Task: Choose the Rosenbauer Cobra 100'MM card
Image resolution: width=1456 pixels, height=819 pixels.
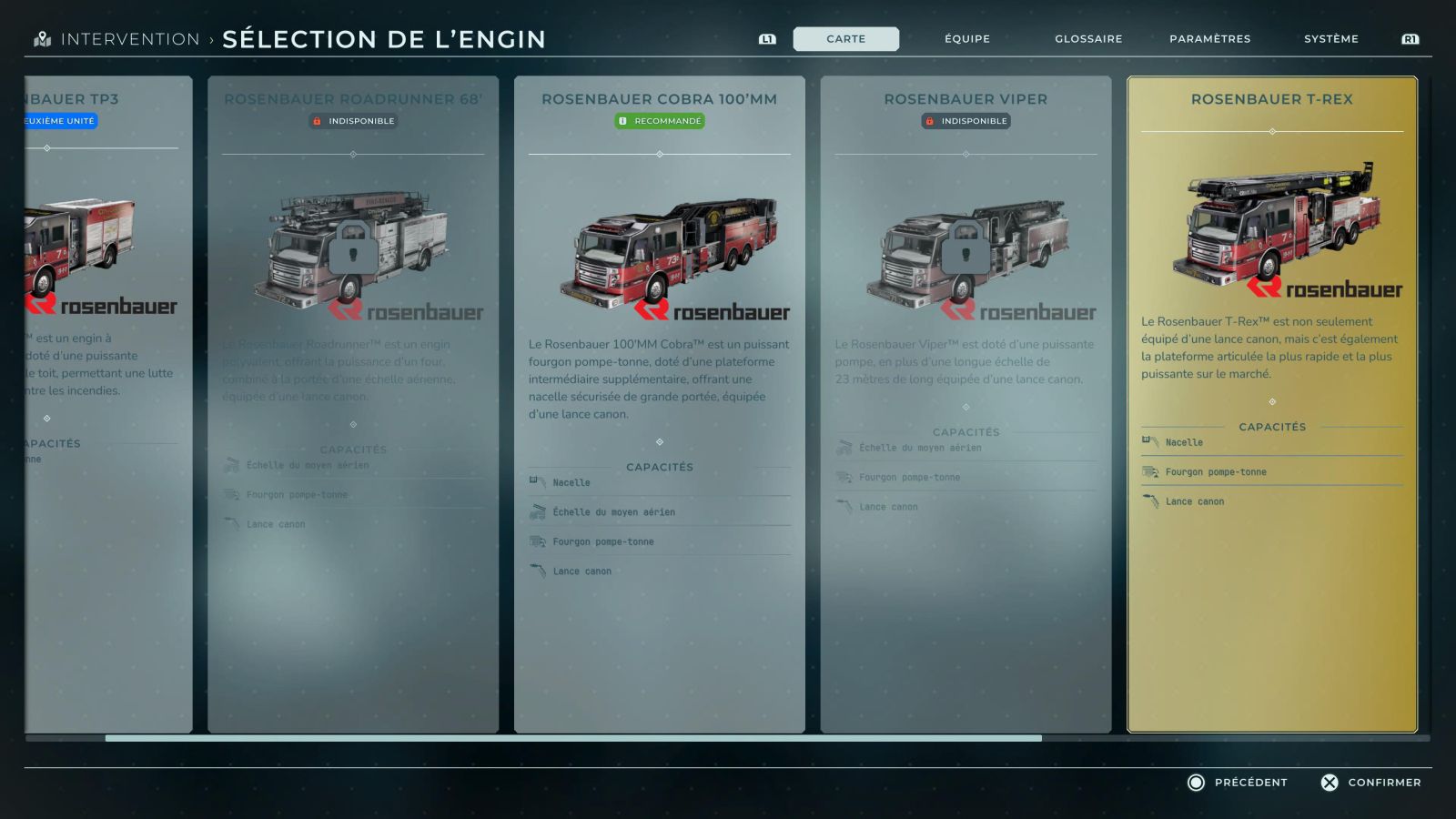Action: point(659,404)
